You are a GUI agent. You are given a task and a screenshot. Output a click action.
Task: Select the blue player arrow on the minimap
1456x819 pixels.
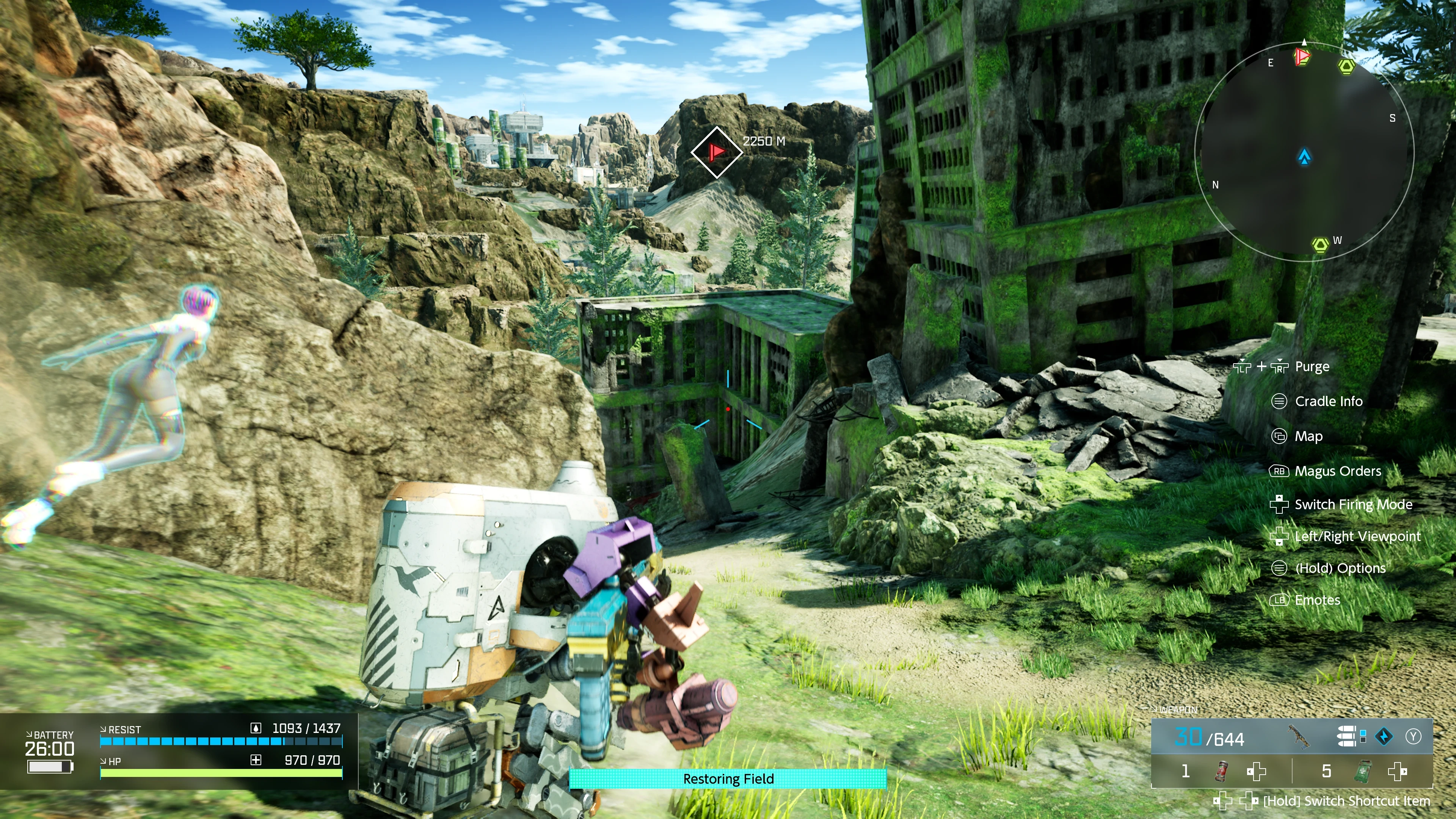click(1304, 157)
